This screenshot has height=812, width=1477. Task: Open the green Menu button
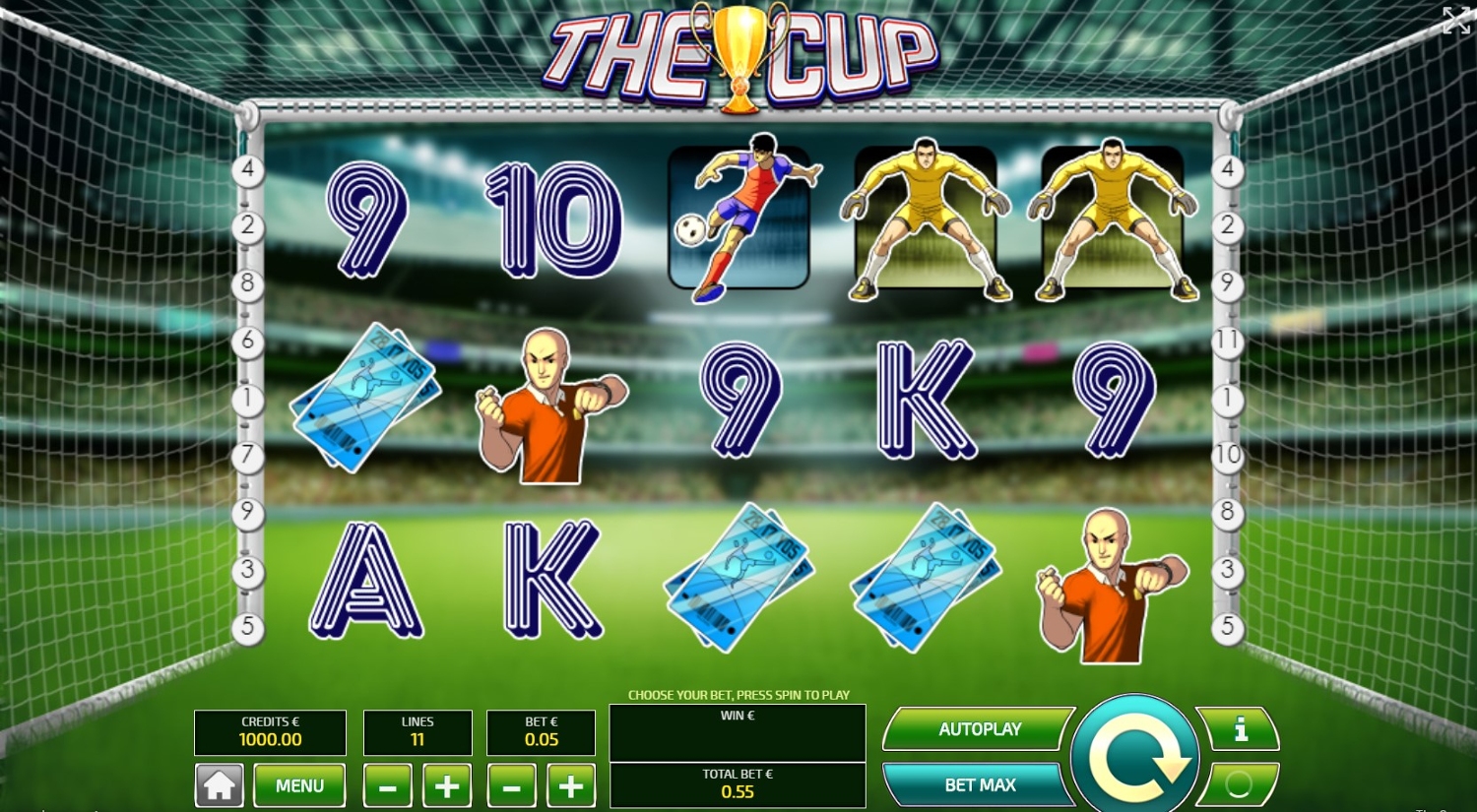point(299,785)
